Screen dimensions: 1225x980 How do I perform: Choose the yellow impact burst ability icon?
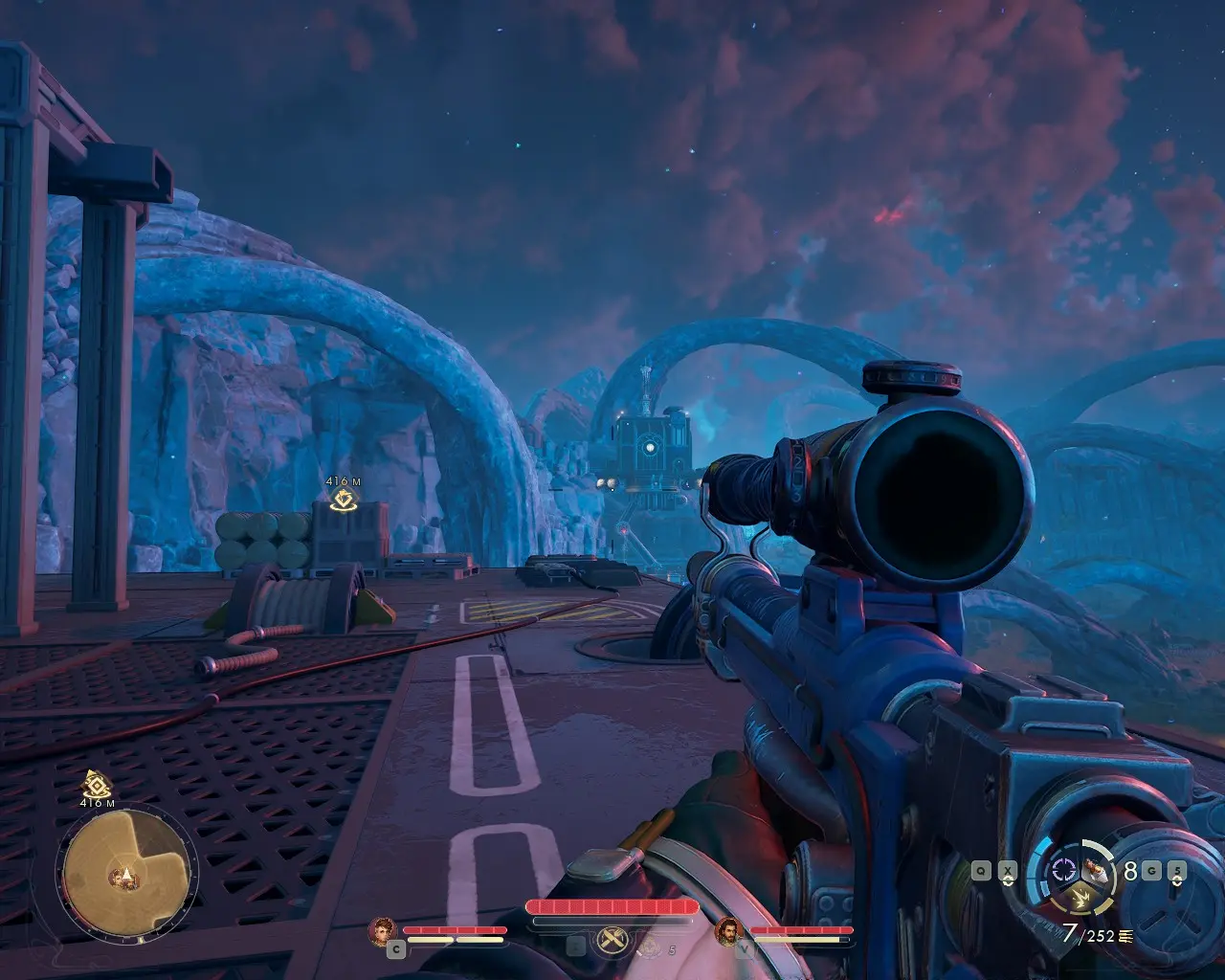pos(1080,897)
